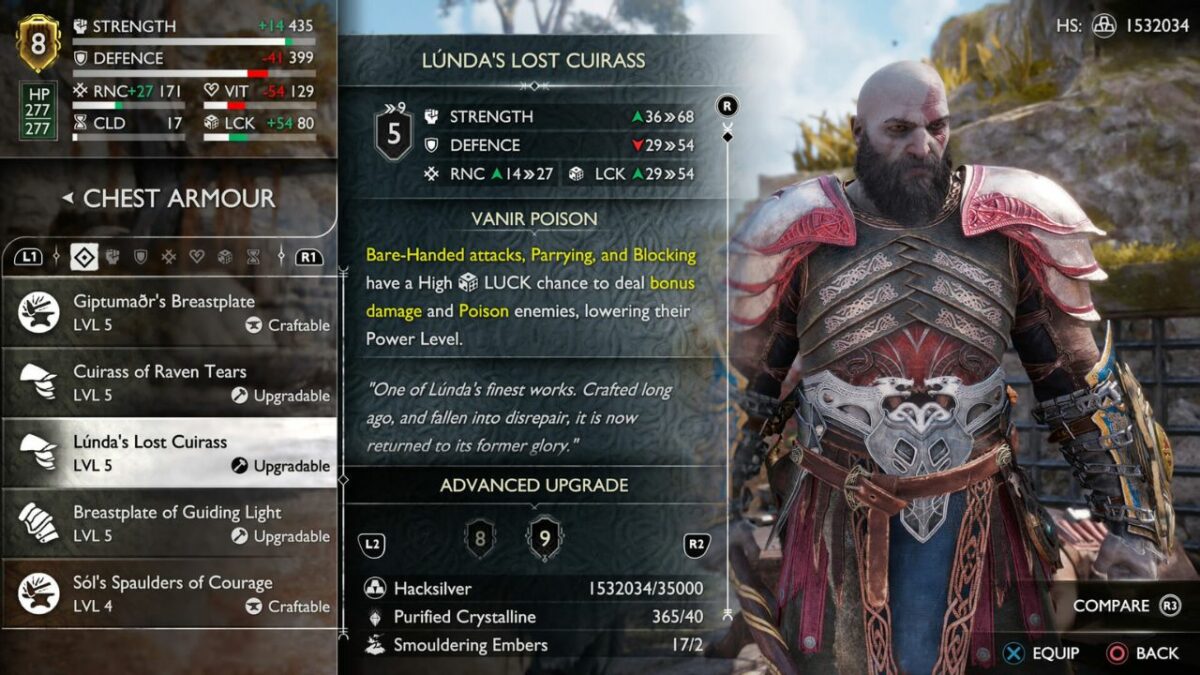
Task: Show all armour with the diamond filter
Action: tap(84, 257)
